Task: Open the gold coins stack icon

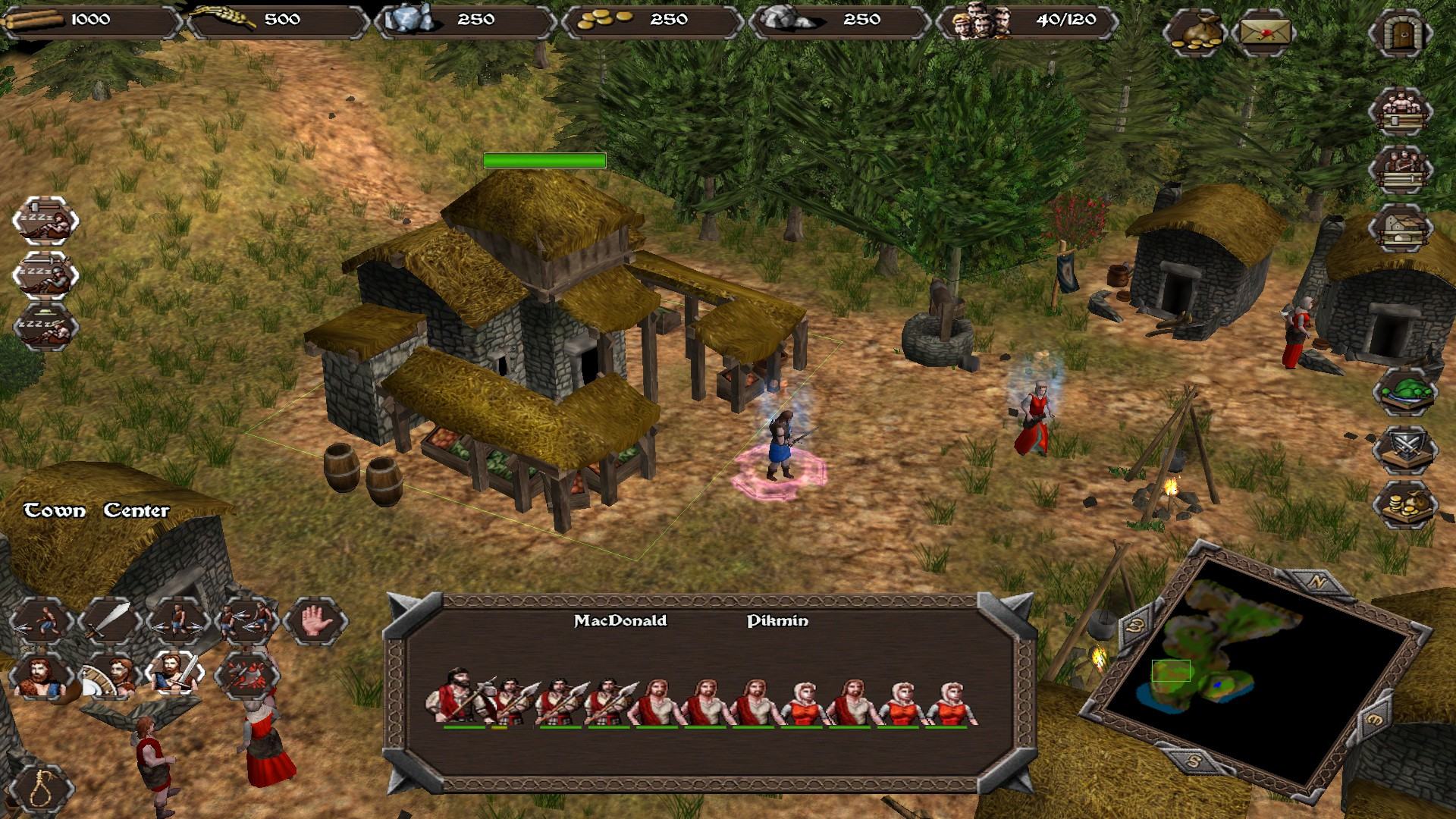Action: pyautogui.click(x=1404, y=504)
